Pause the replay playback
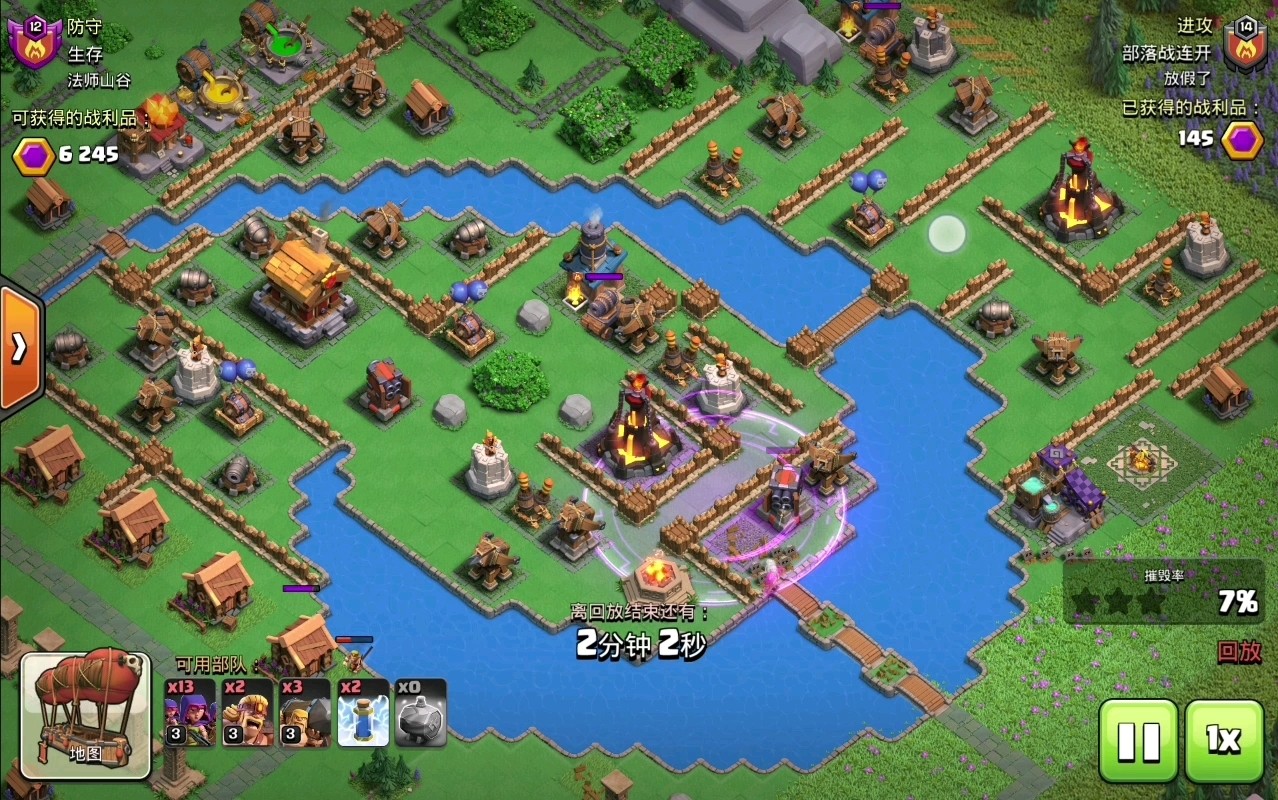Viewport: 1278px width, 800px height. click(1138, 741)
